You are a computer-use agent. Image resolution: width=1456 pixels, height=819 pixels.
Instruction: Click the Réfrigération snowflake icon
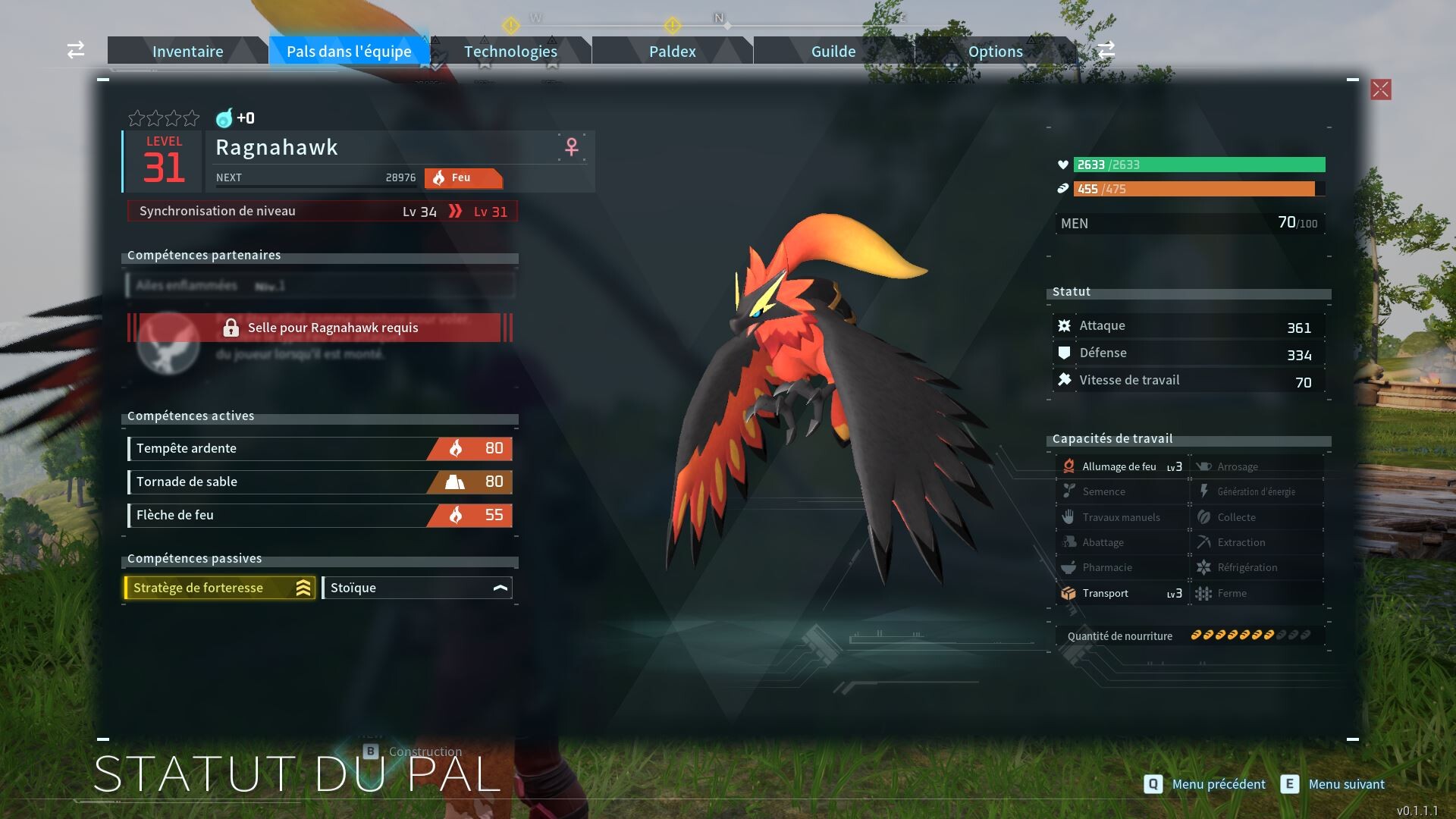click(1204, 567)
